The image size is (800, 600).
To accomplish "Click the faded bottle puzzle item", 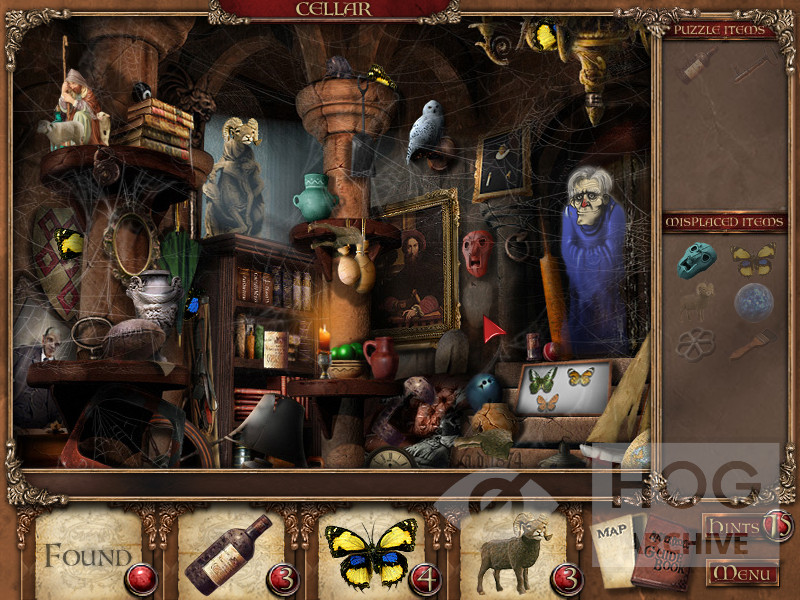I will pyautogui.click(x=696, y=66).
